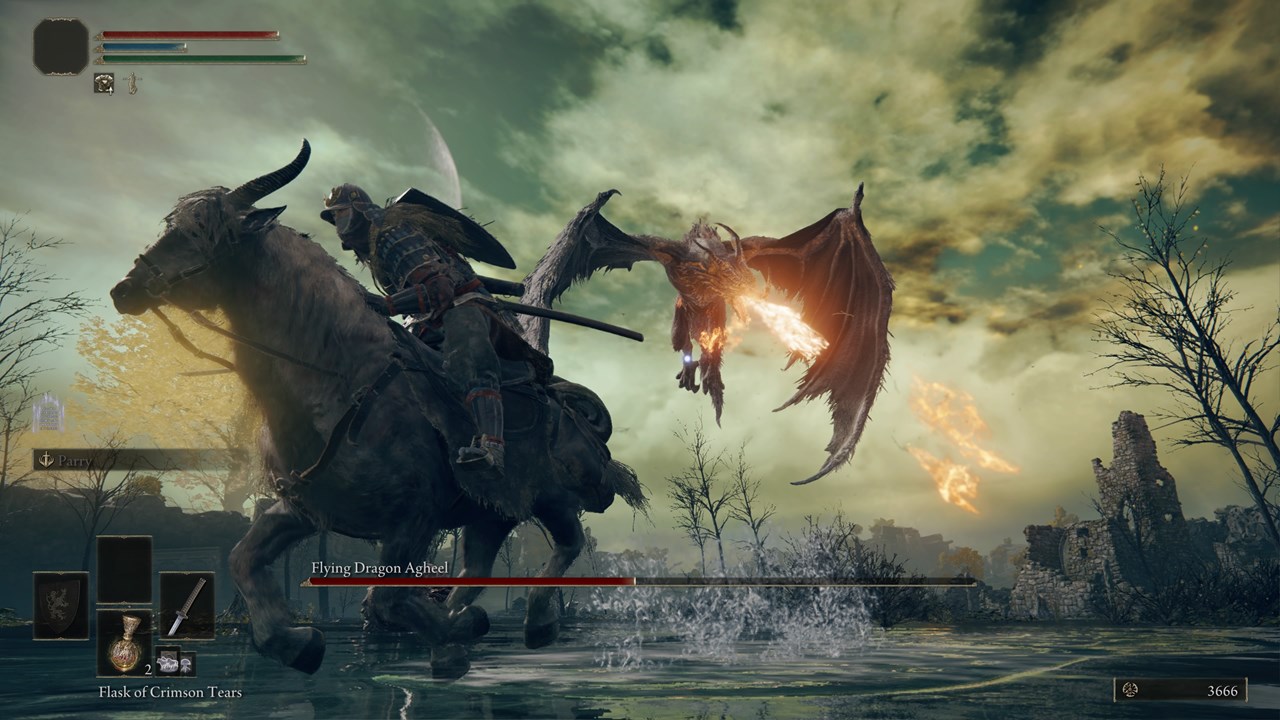Select the Flask of Crimson Tears slot
The height and width of the screenshot is (720, 1280).
click(x=124, y=642)
